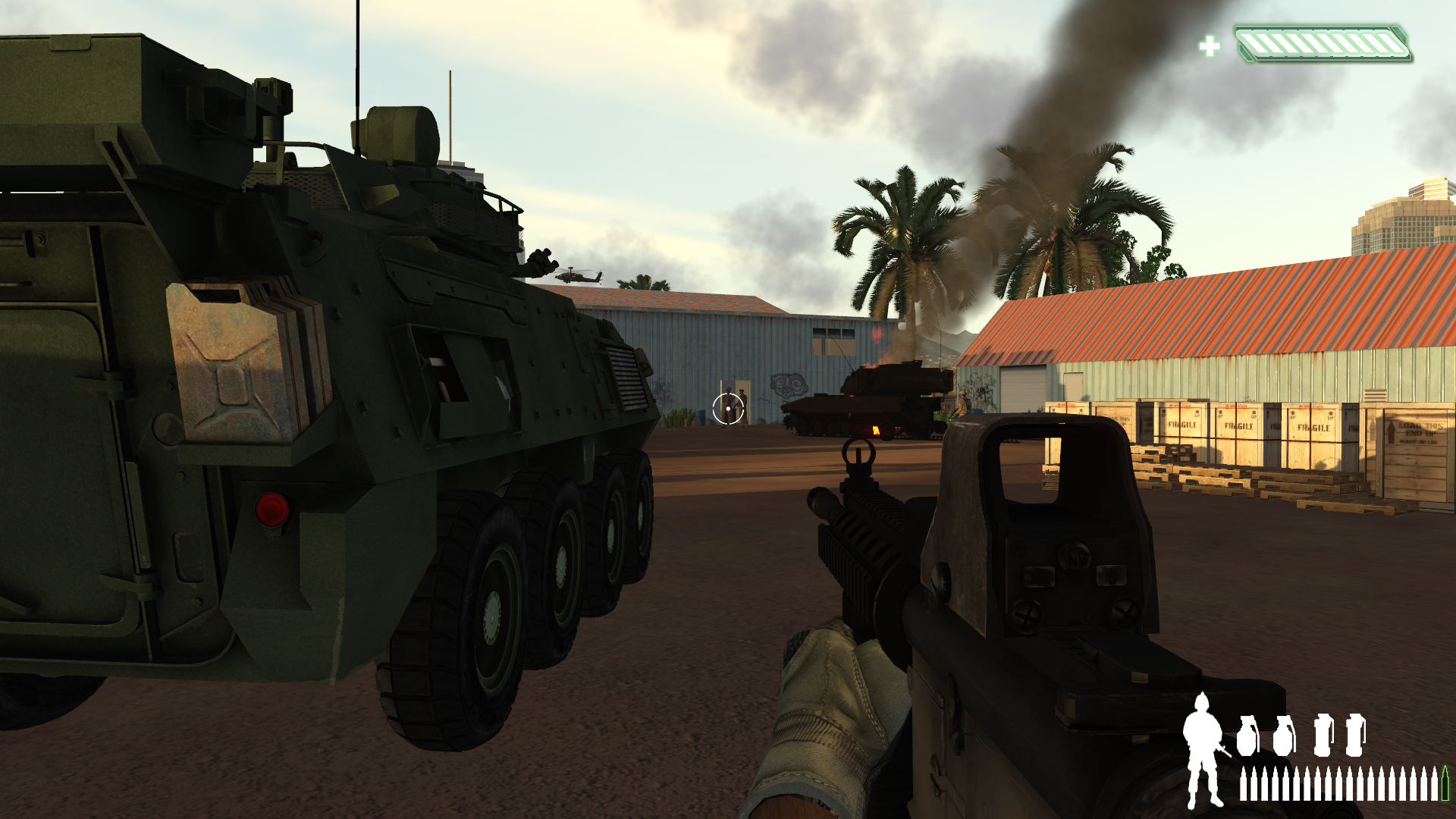Click the green health plus symbol
Screen dimensions: 1456x819
point(1211,47)
